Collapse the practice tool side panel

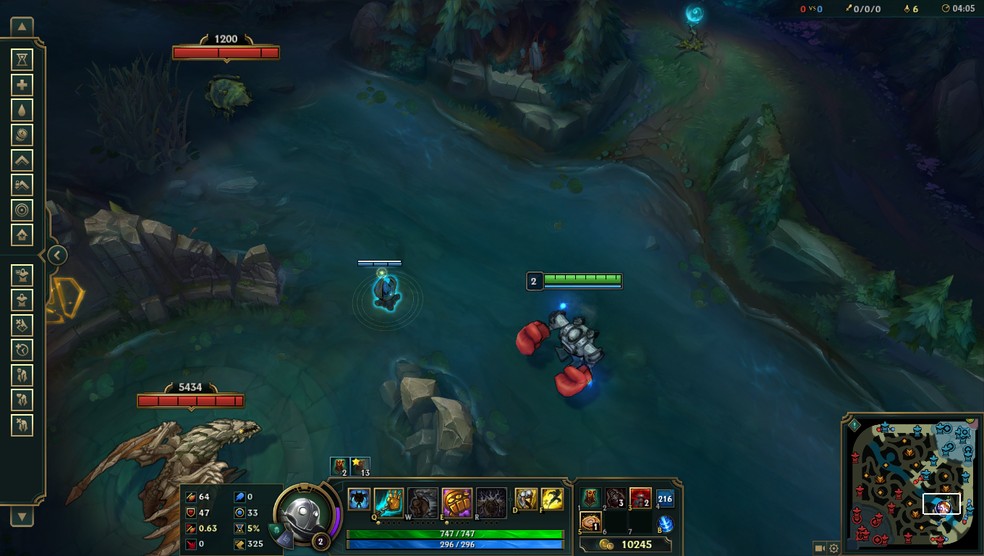(58, 255)
